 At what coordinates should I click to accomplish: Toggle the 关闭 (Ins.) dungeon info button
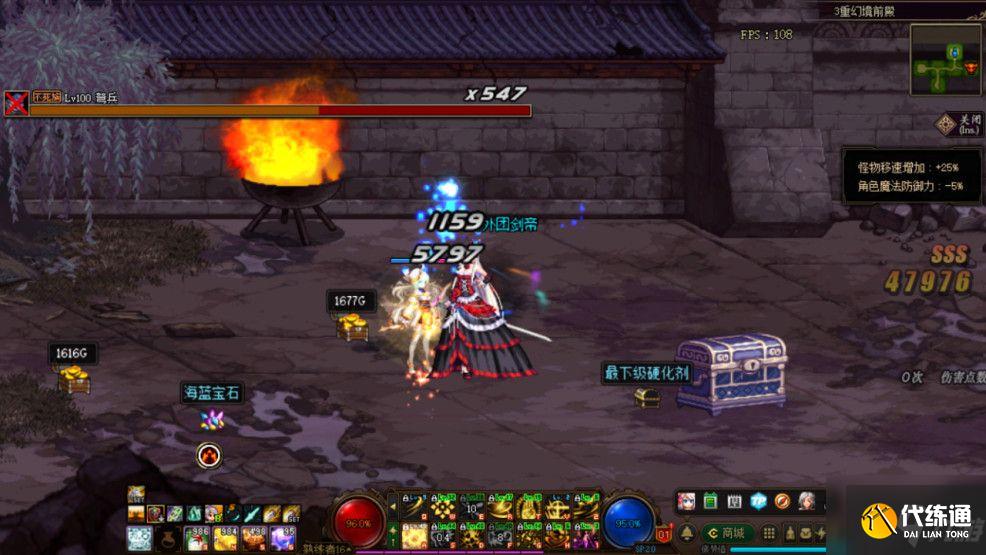click(x=959, y=125)
